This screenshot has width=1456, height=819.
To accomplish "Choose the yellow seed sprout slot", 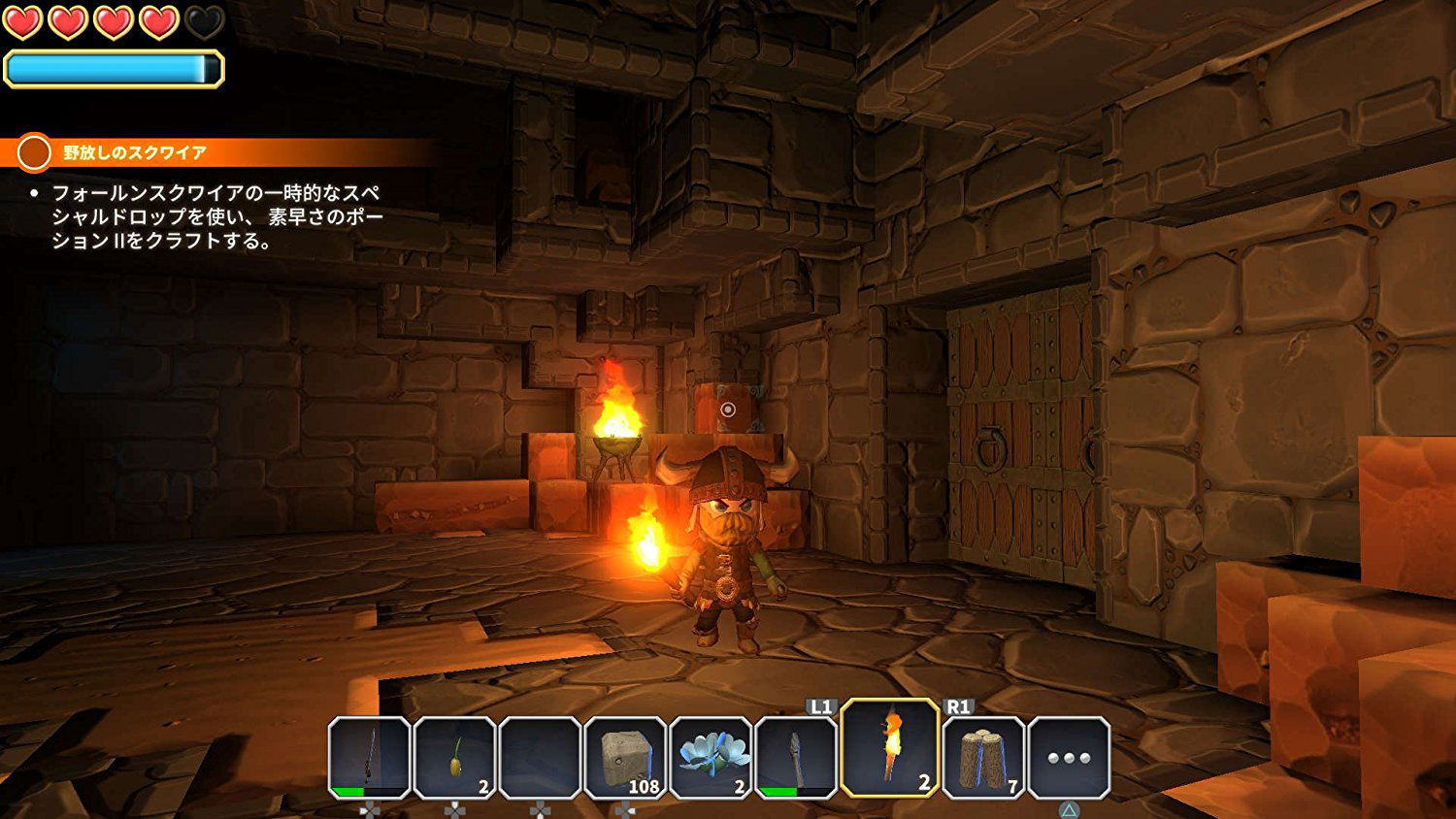I will 454,757.
